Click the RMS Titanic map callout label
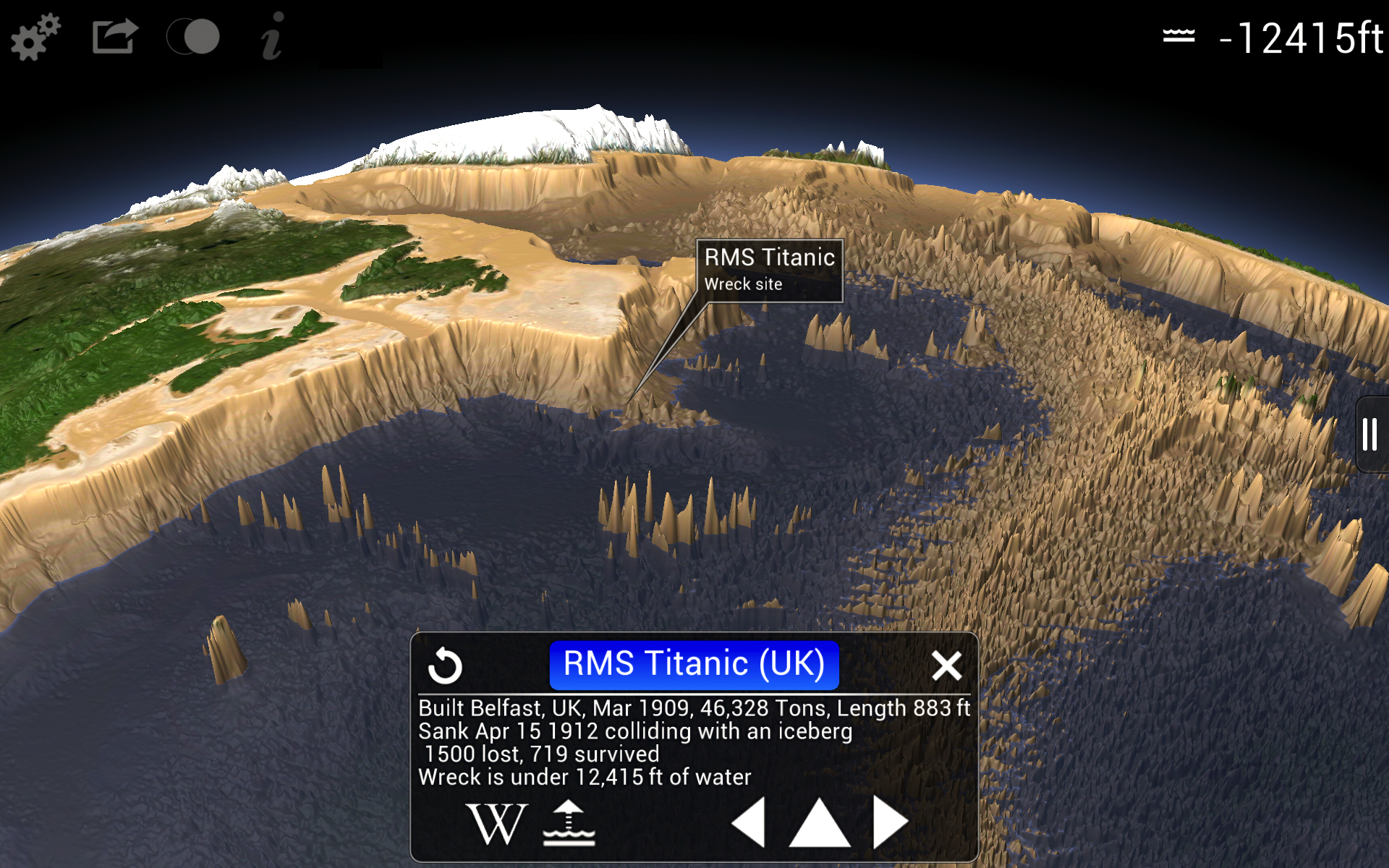 770,257
